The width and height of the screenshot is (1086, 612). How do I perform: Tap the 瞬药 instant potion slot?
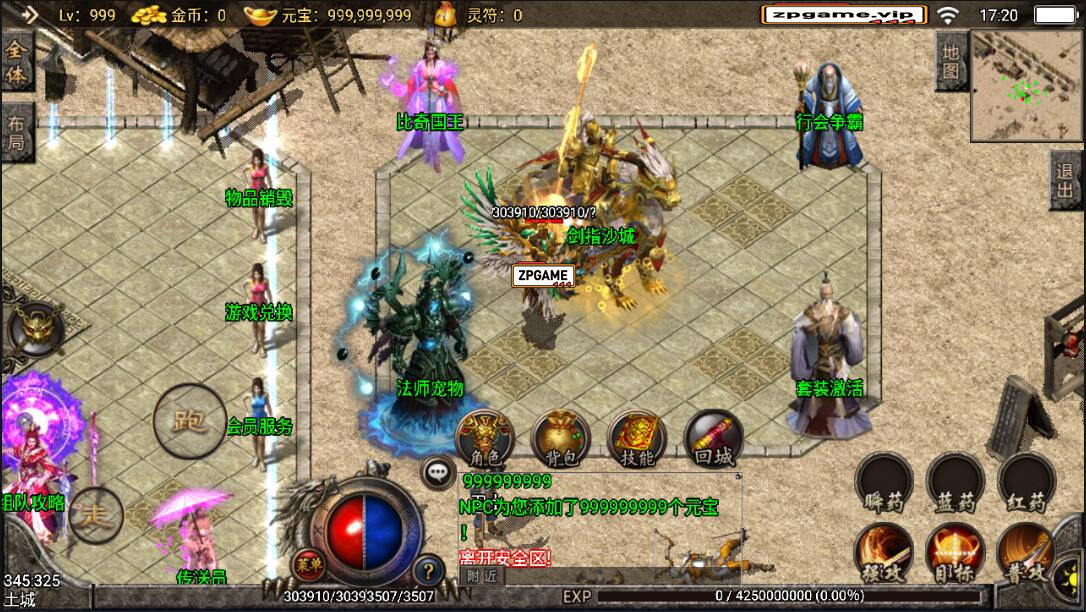pos(884,482)
